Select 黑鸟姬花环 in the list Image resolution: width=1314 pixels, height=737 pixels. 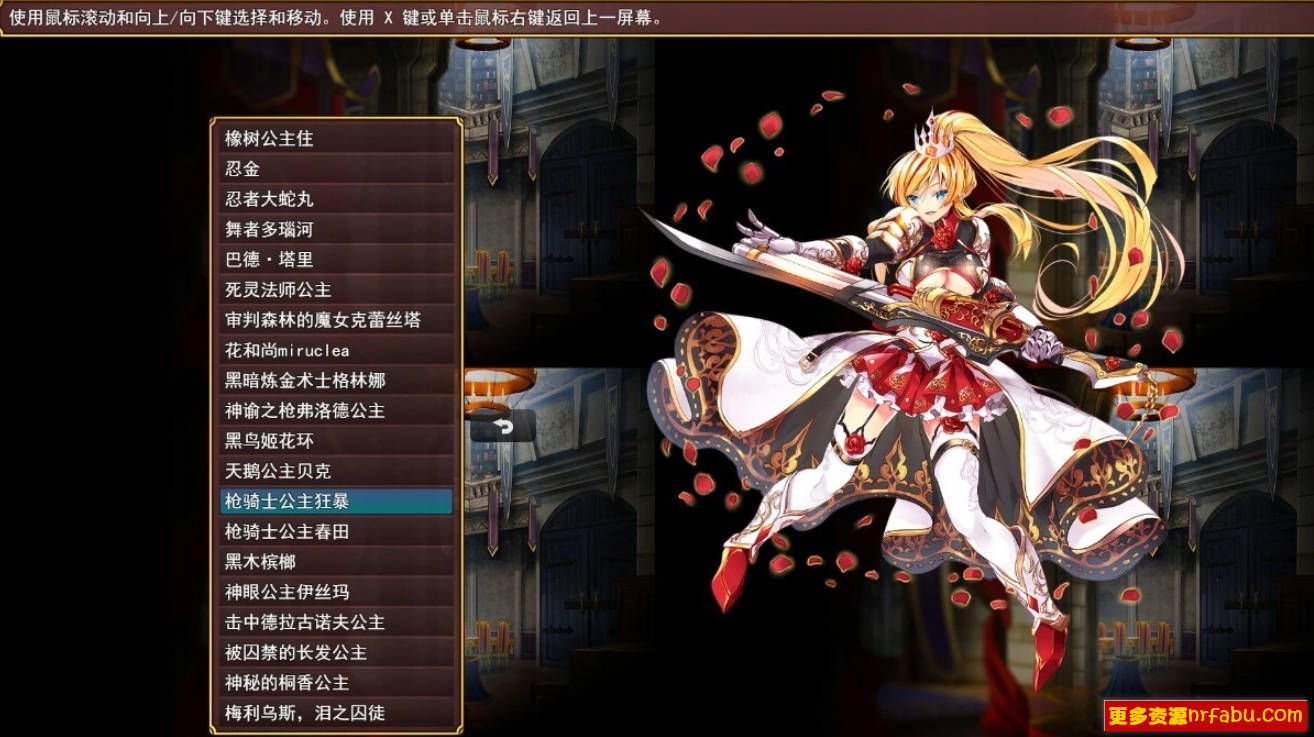pos(300,441)
